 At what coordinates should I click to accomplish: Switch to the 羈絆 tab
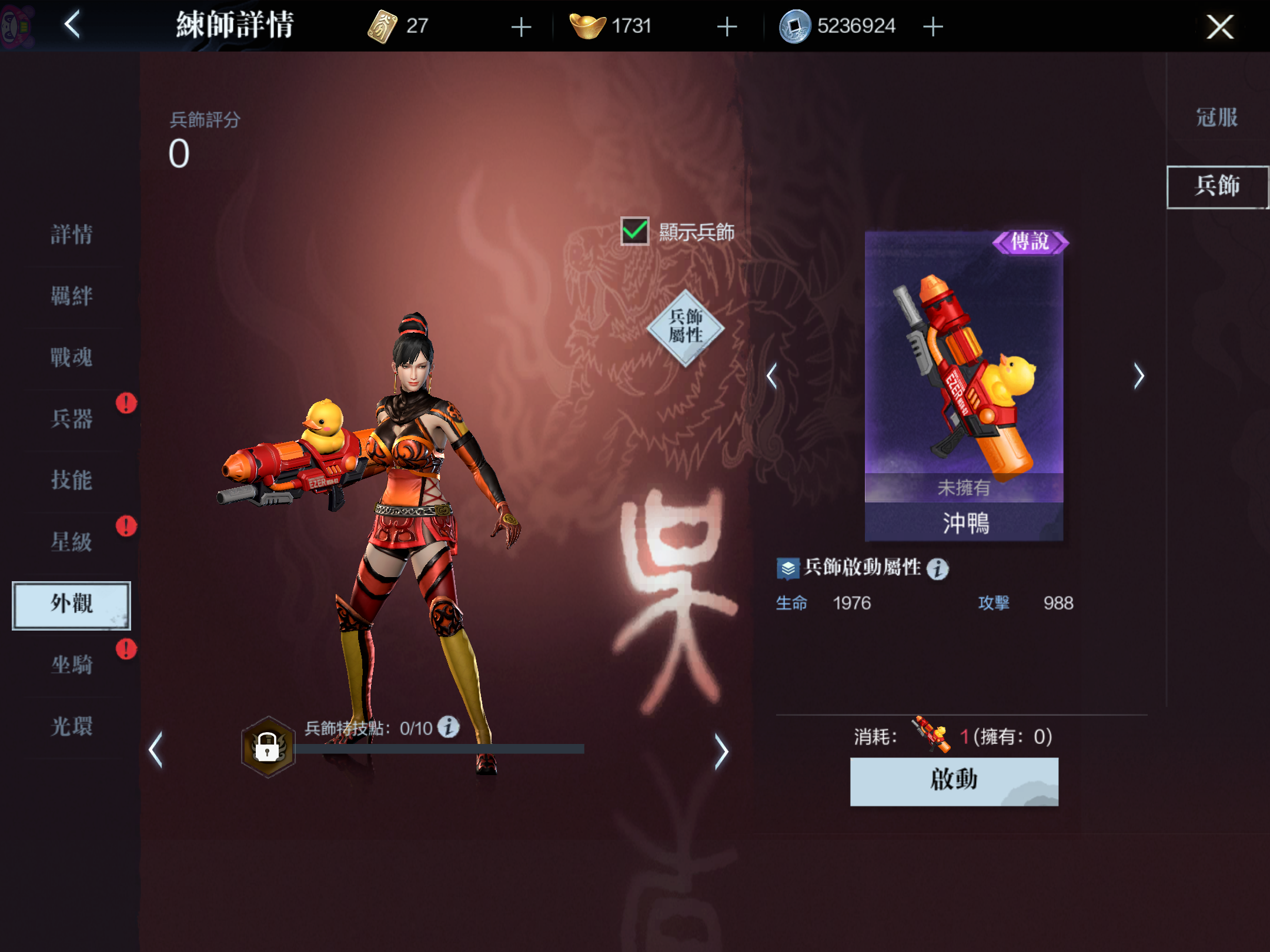(x=71, y=296)
